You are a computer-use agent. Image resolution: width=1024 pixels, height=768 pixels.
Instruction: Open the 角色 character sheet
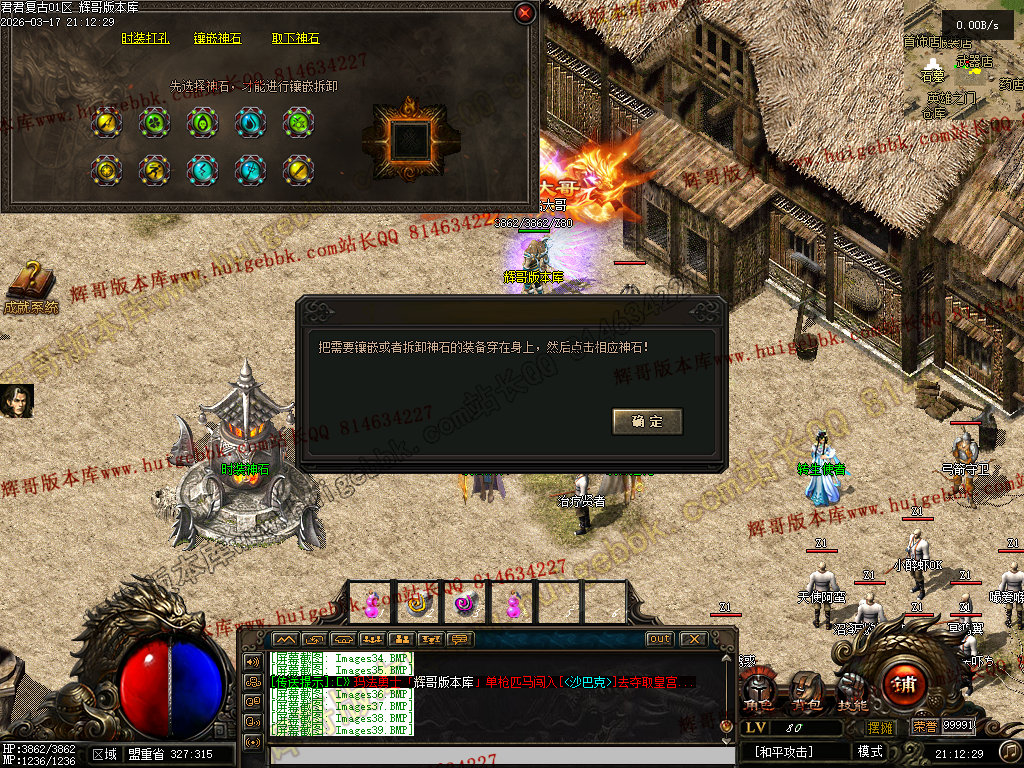pyautogui.click(x=759, y=694)
